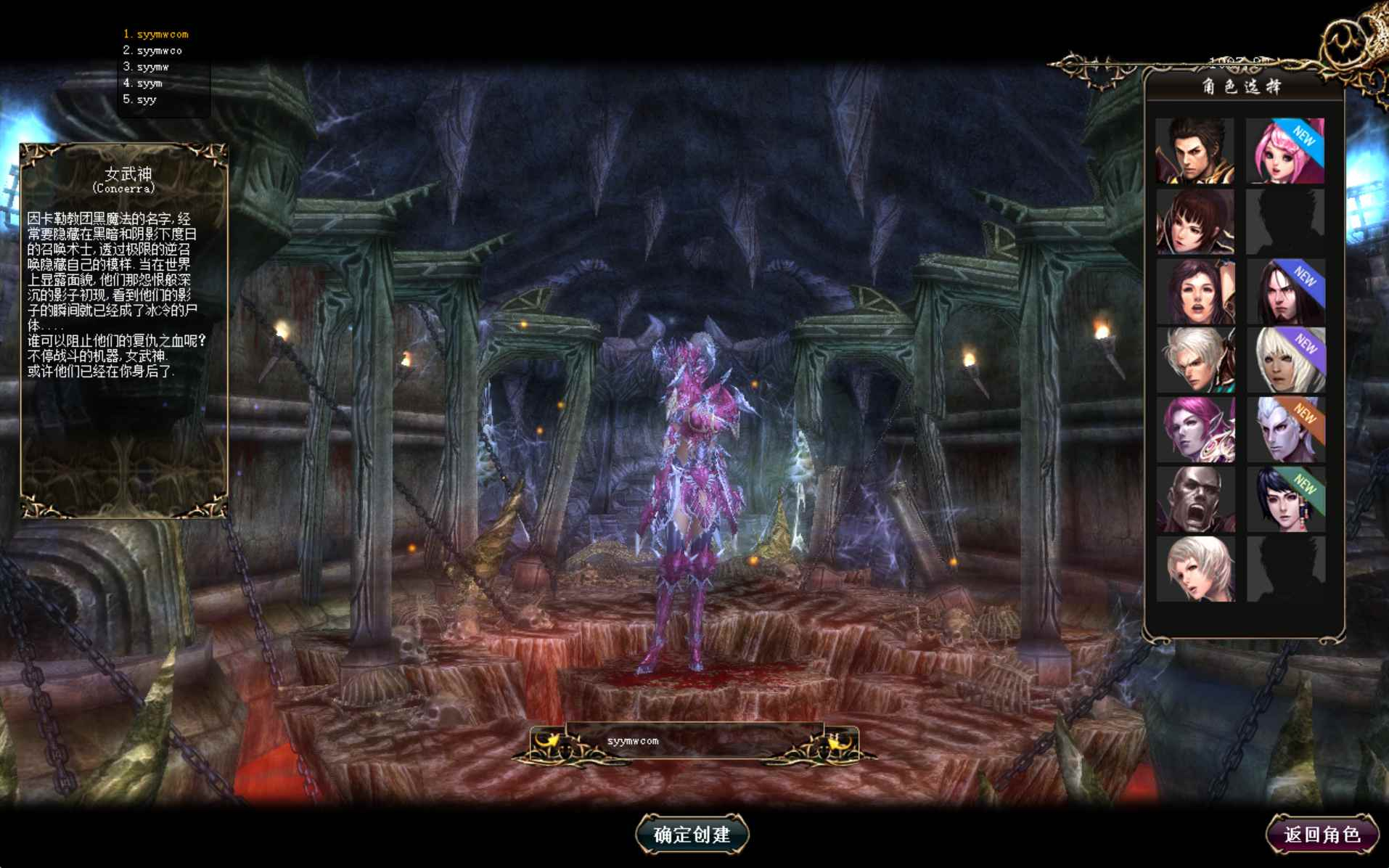This screenshot has height=868, width=1389.
Task: Click the character name input field showing syymwcom
Action: [695, 741]
